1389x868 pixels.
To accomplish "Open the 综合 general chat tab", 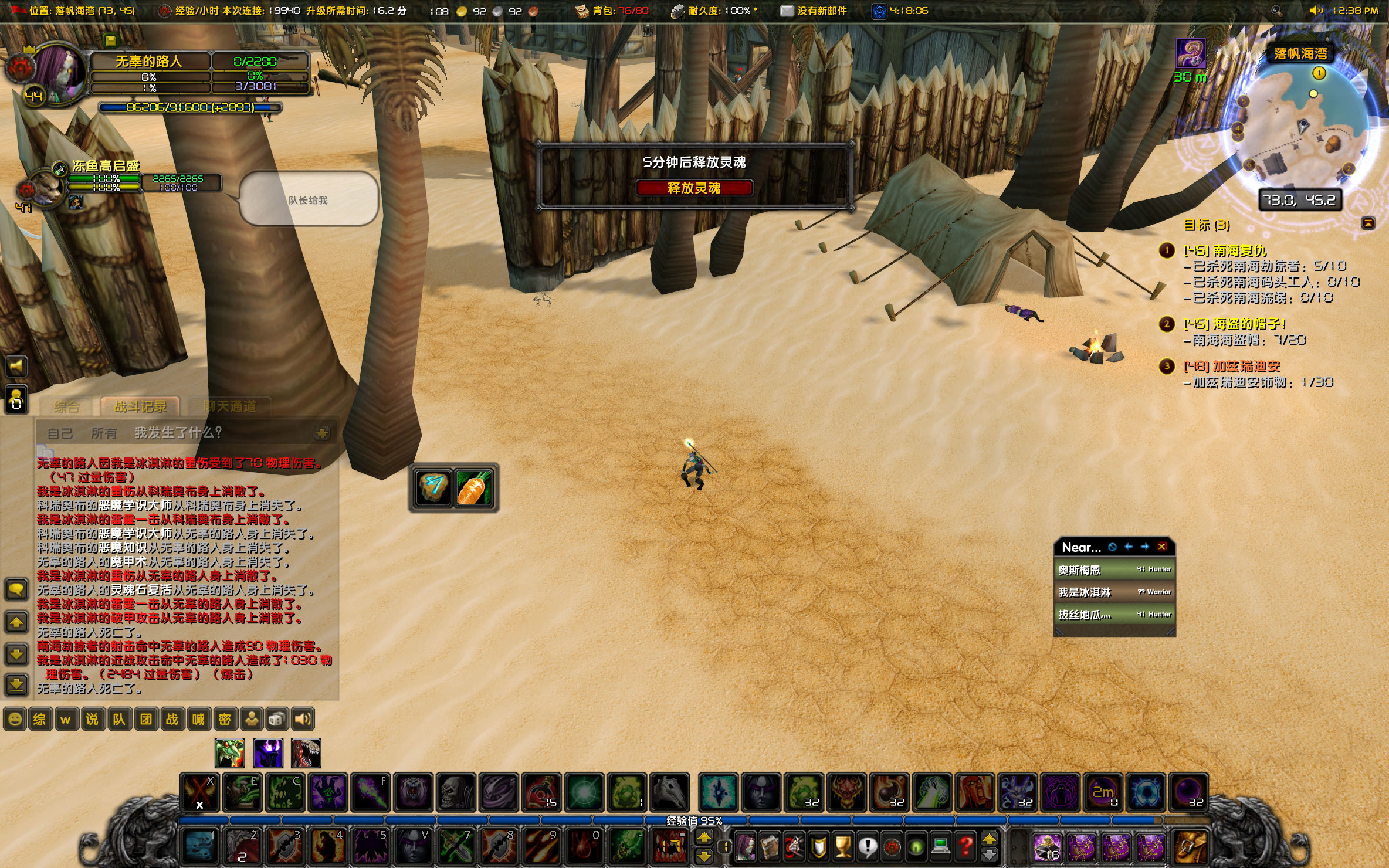I will coord(66,406).
